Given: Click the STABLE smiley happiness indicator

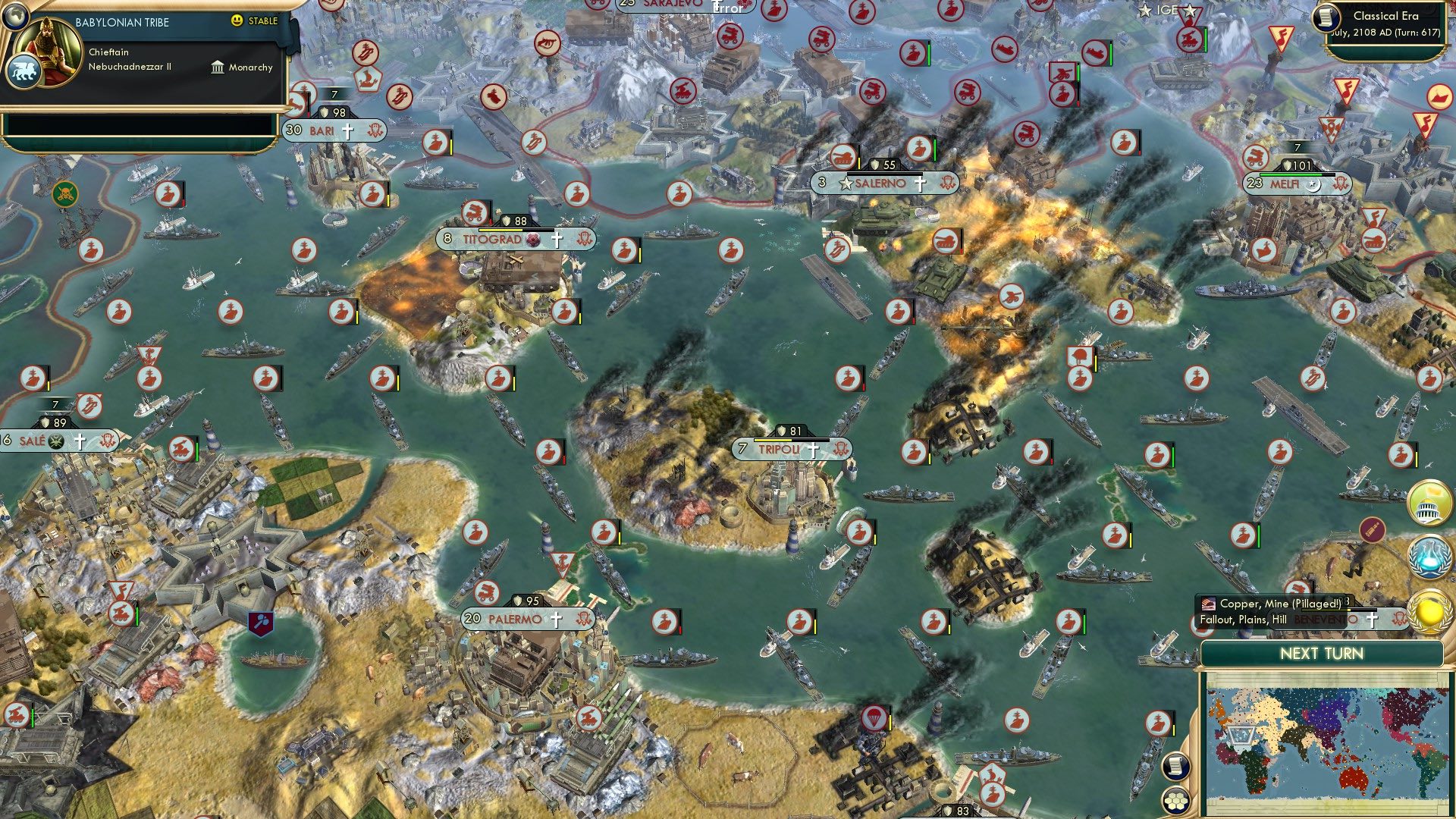Looking at the screenshot, I should 237,20.
